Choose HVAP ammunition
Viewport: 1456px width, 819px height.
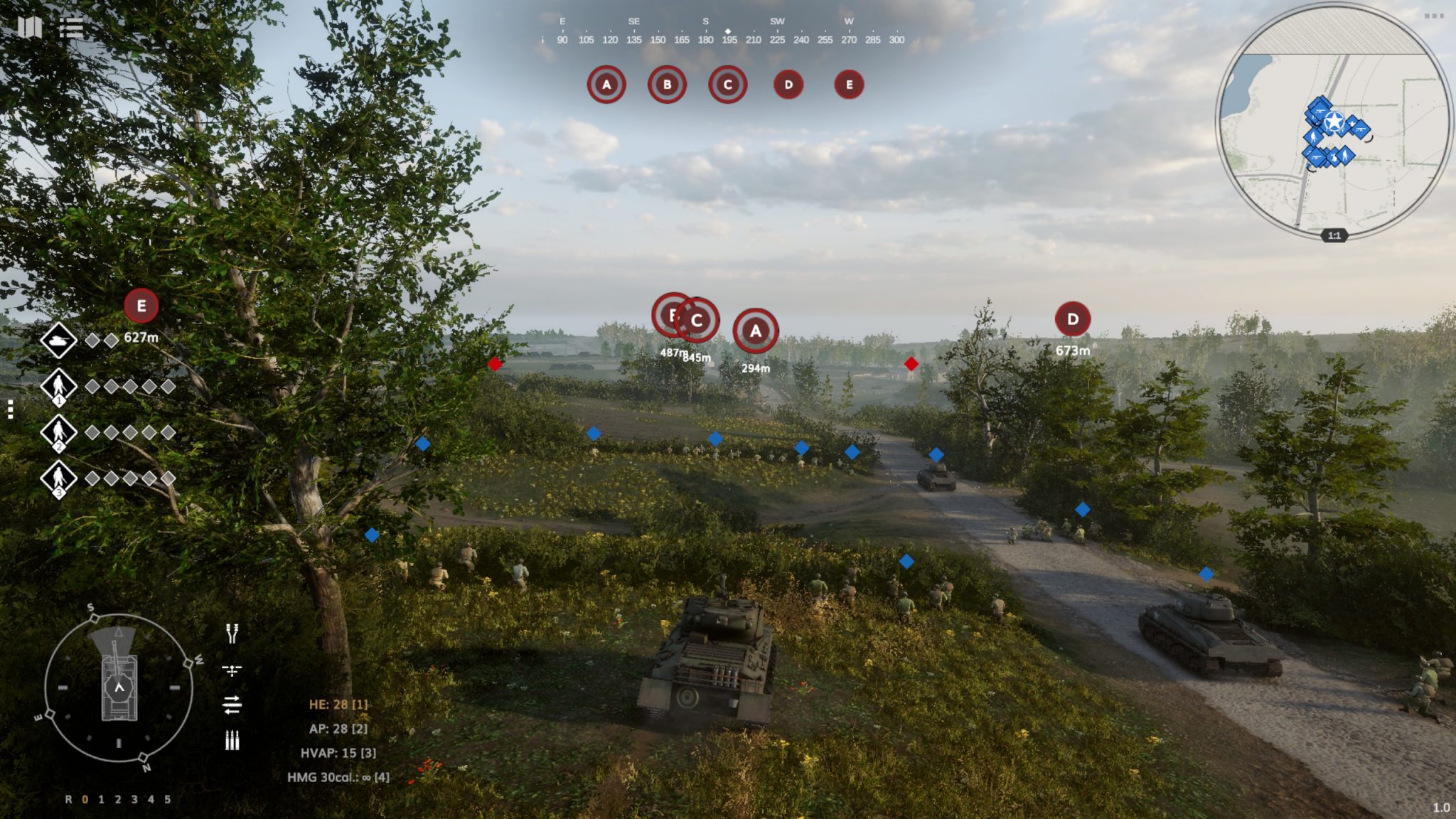338,753
